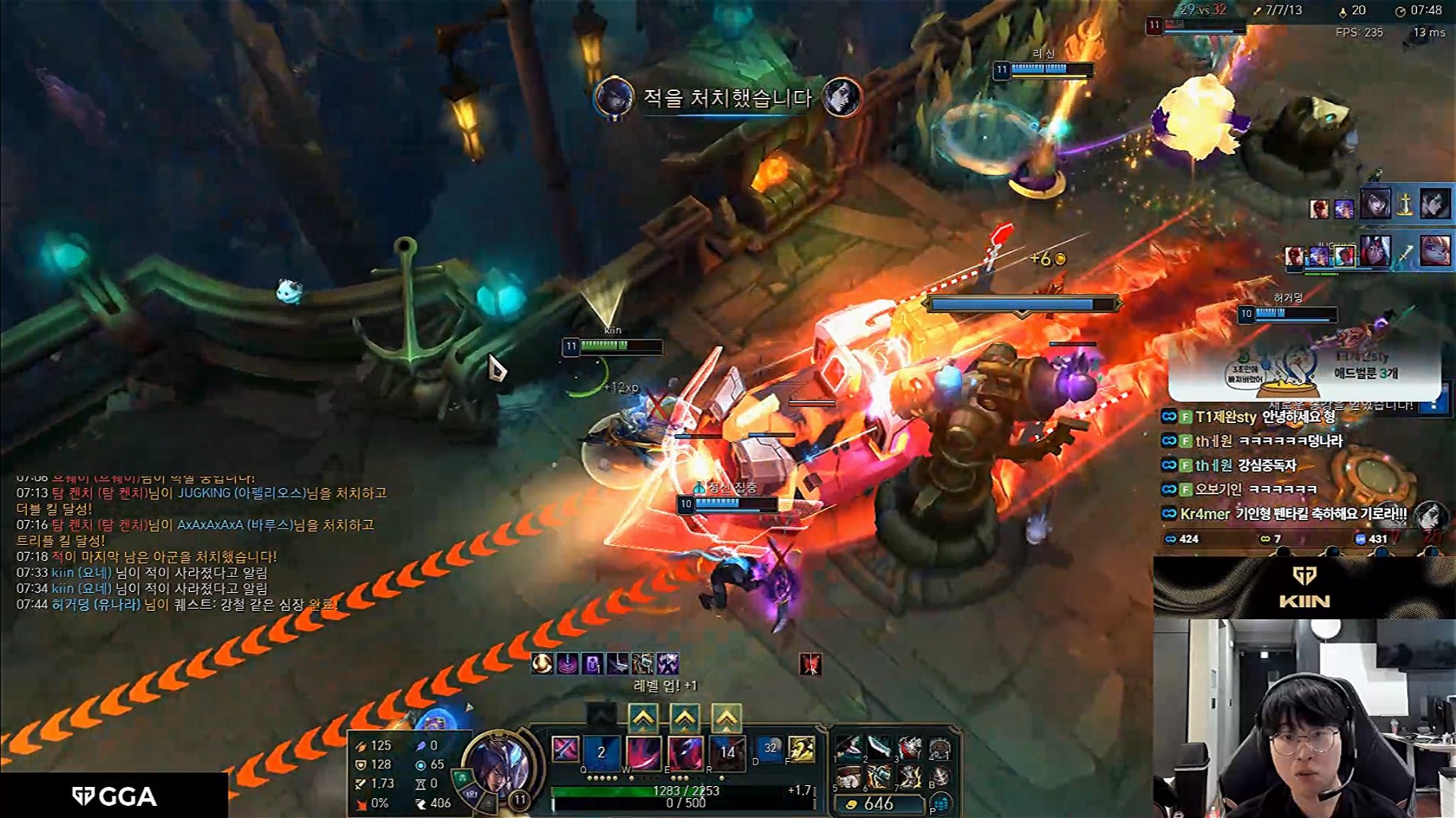Activate the yellow Flash summoner spell
This screenshot has height=818, width=1456.
click(801, 749)
